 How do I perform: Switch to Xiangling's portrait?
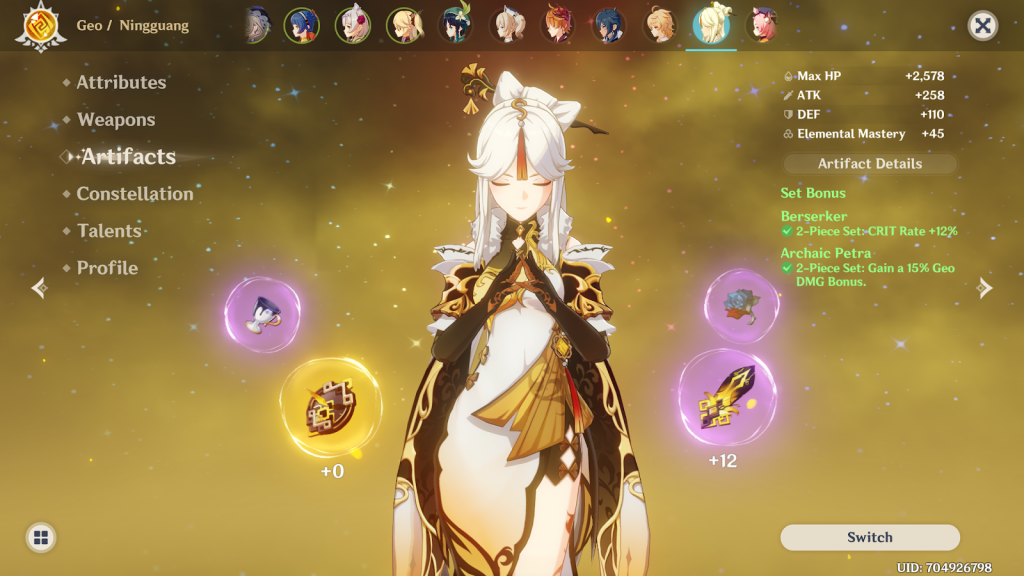point(300,26)
